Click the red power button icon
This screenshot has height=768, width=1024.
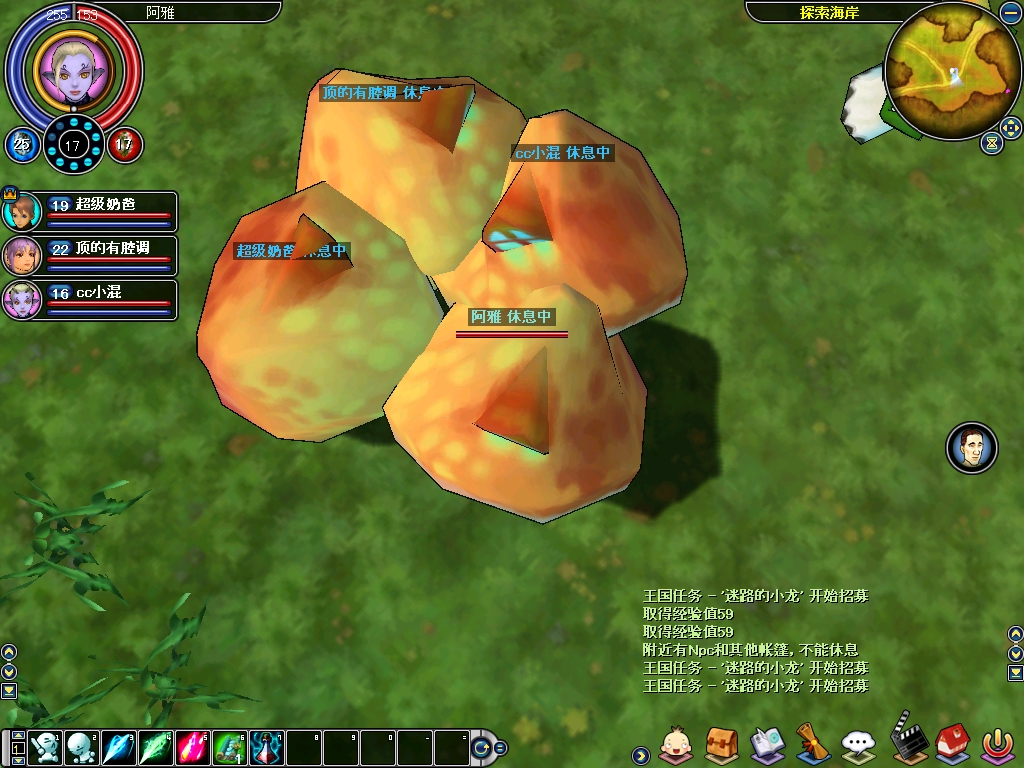point(996,744)
